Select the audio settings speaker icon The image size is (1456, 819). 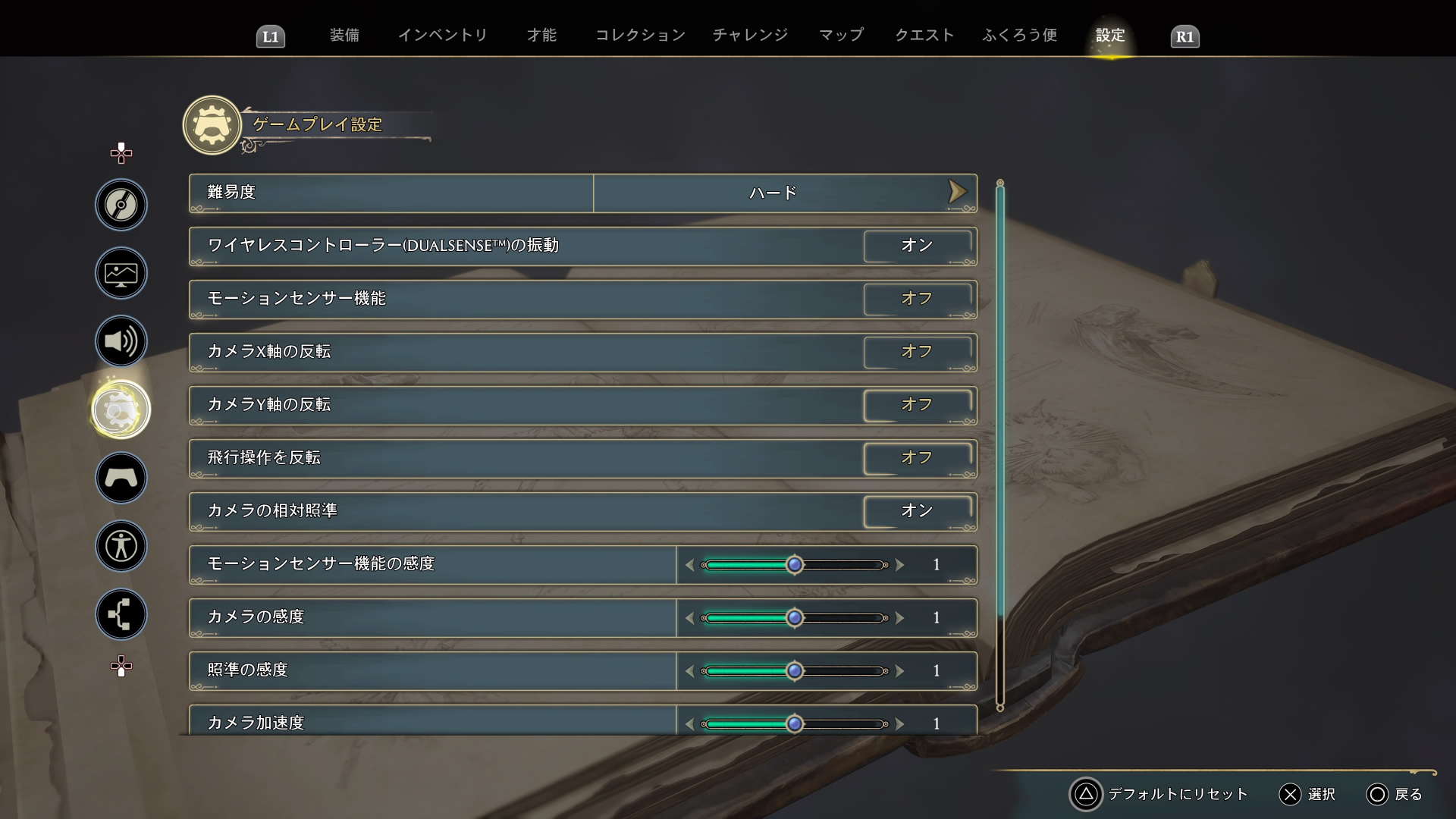point(121,341)
